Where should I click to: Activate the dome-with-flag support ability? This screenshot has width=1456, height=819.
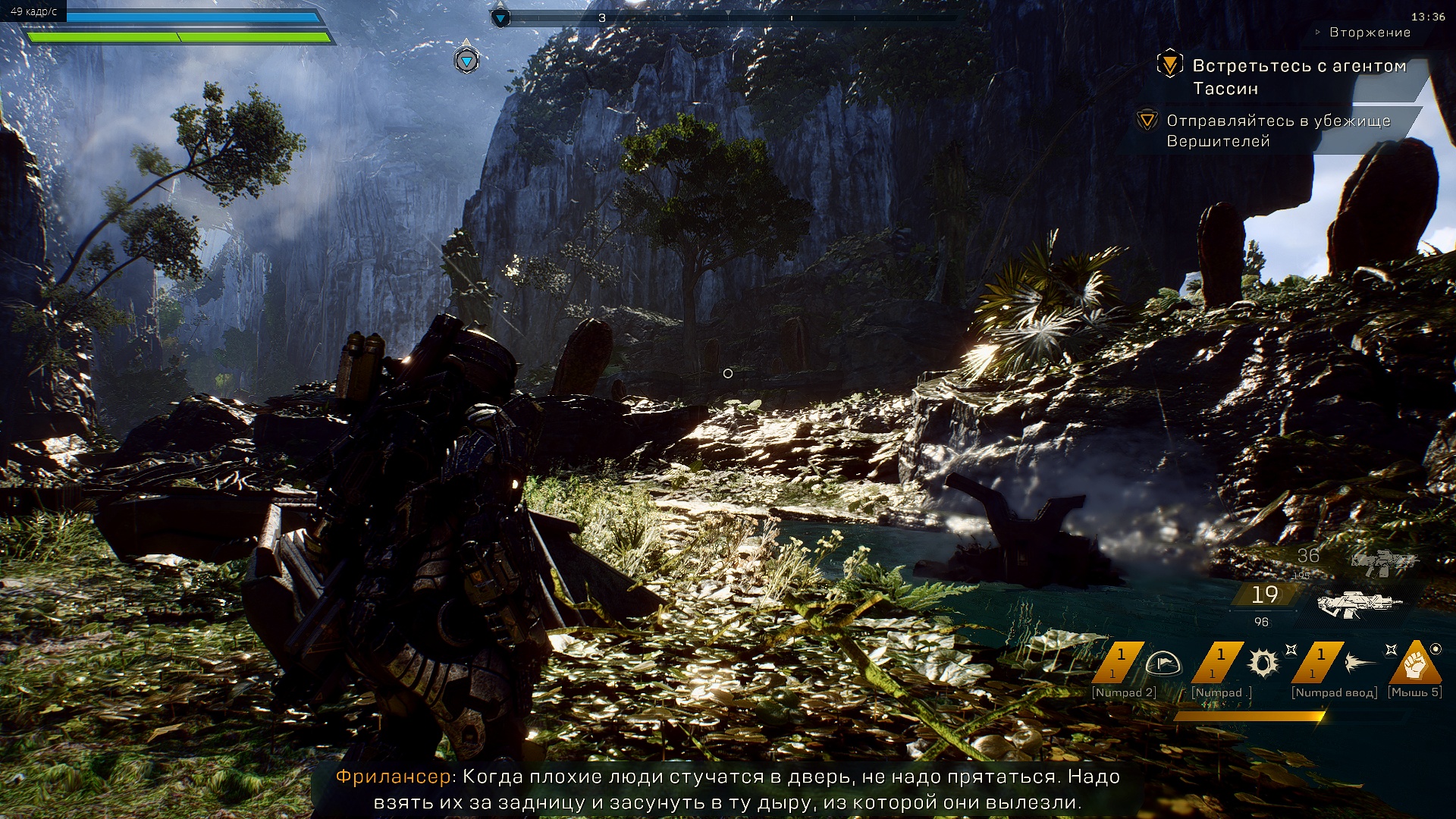tap(1163, 664)
